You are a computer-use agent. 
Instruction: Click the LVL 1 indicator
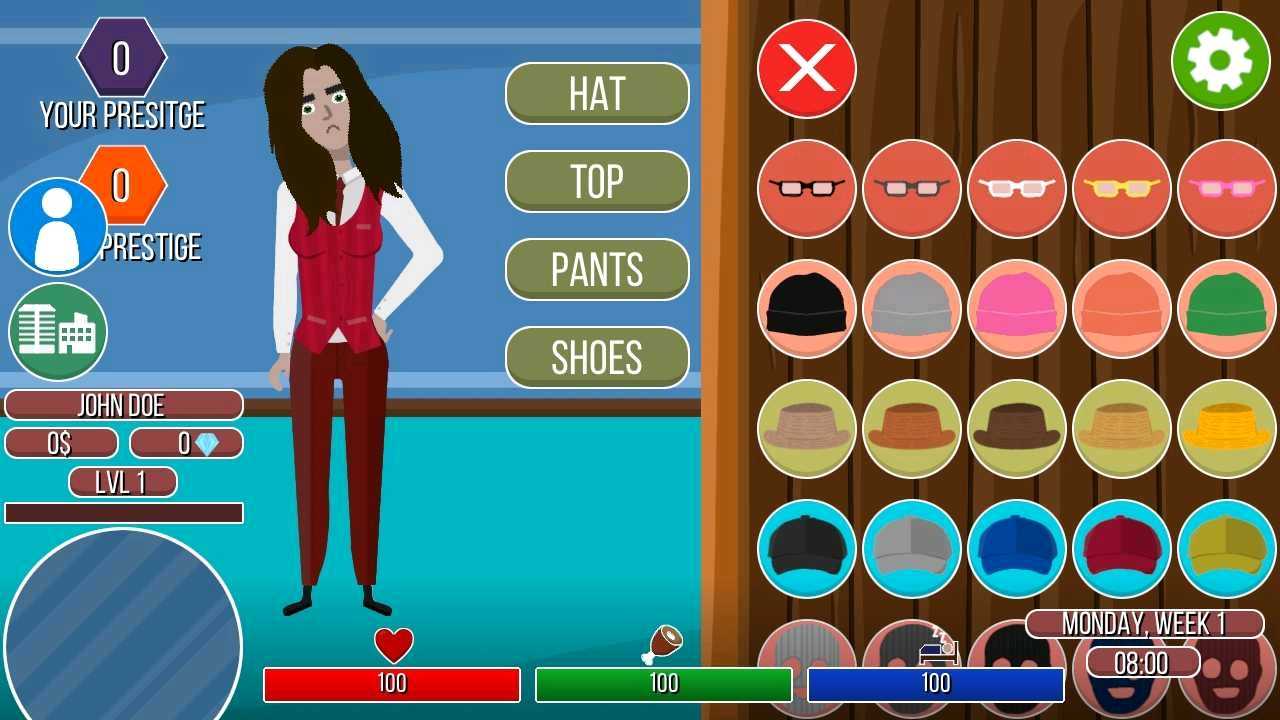122,482
